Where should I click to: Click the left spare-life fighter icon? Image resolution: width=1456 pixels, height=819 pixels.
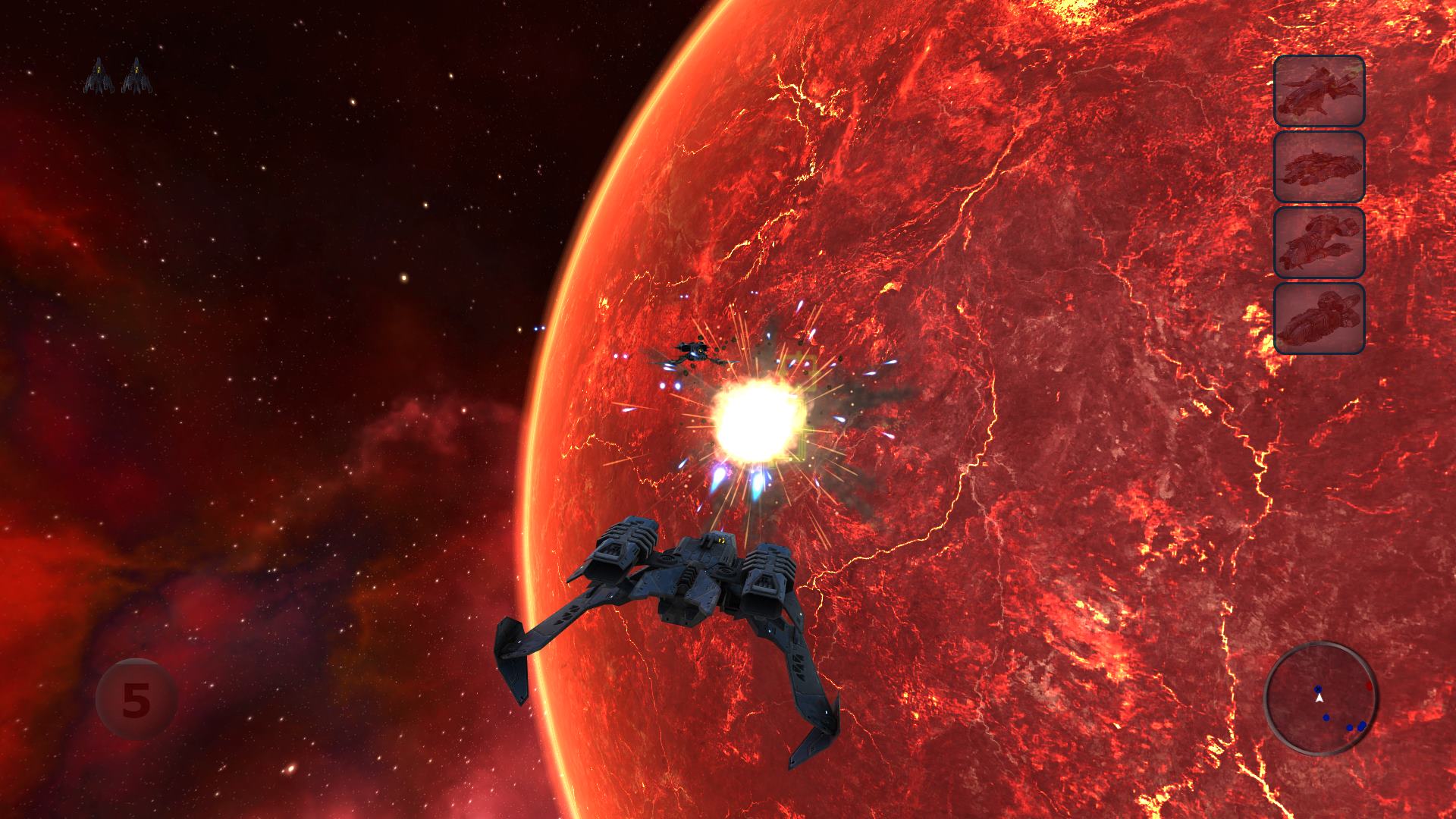99,72
